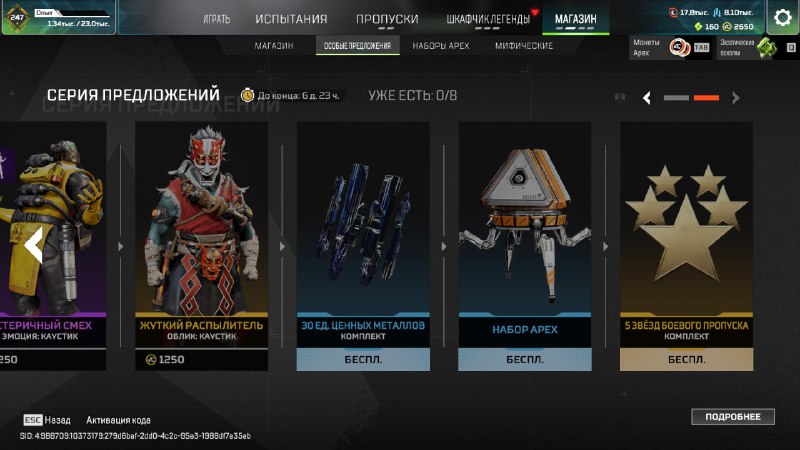
Task: Open the Магазин sub-tab
Action: (273, 46)
